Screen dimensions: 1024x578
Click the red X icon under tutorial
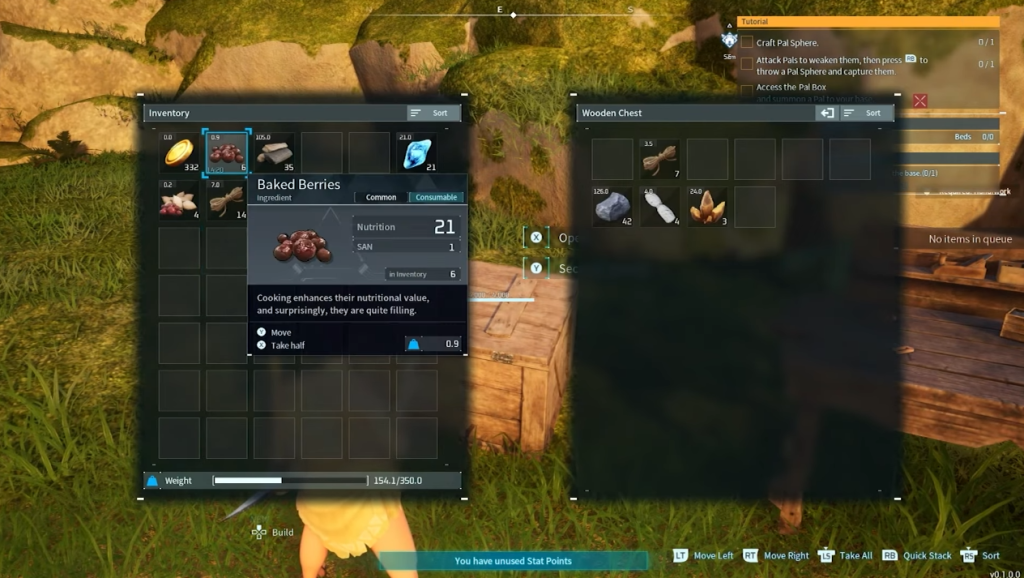[x=920, y=100]
